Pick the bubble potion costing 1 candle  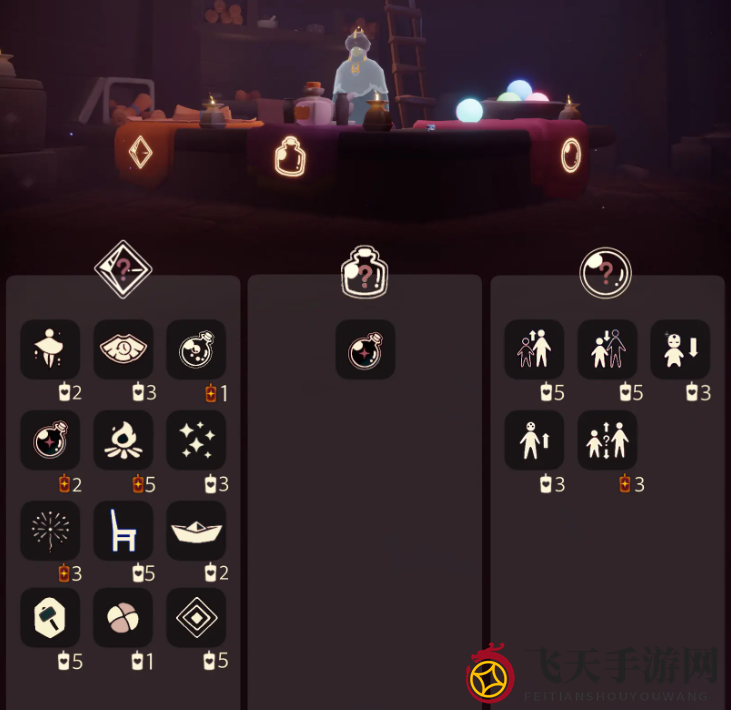click(196, 349)
